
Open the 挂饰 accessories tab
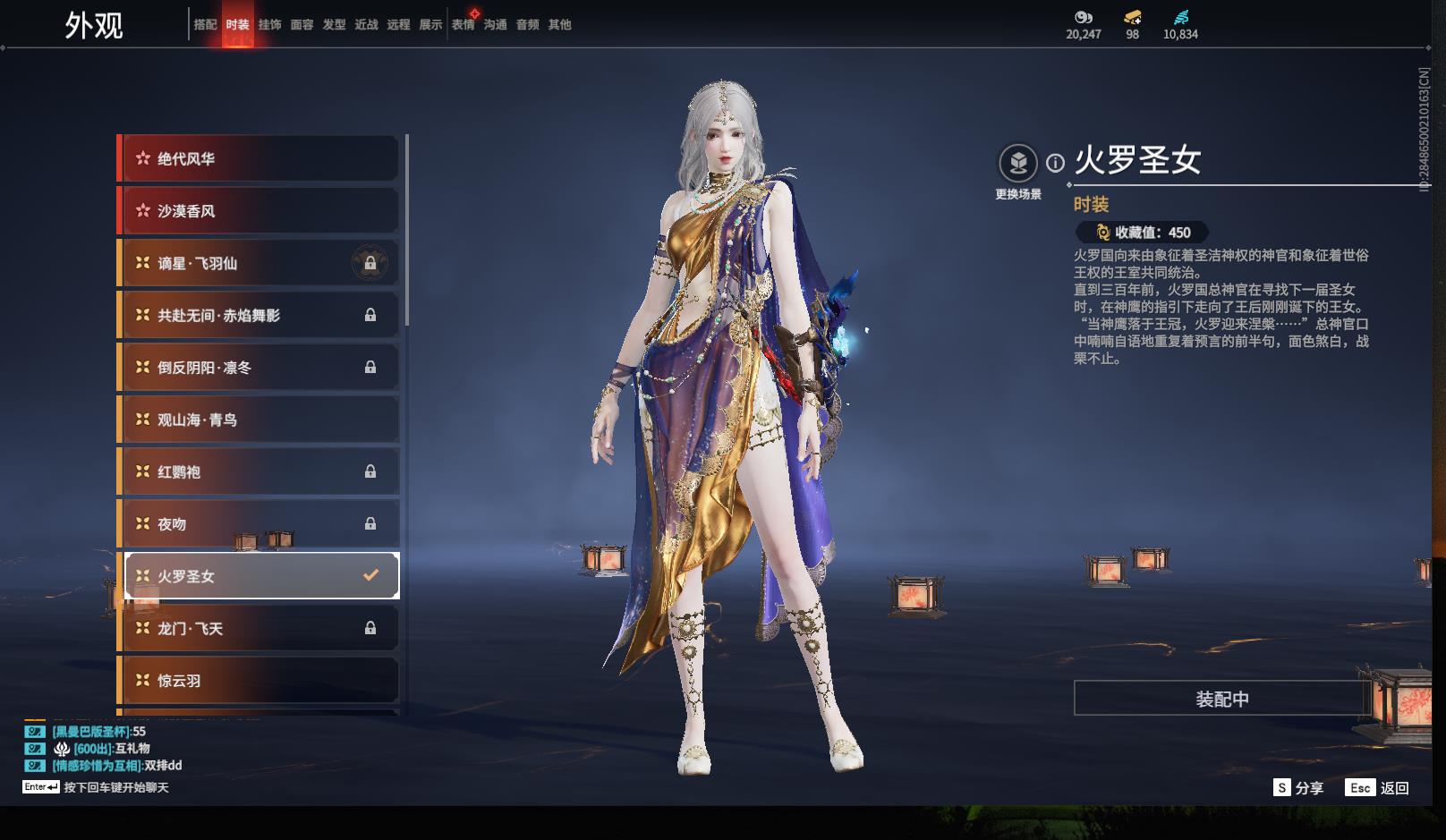tap(269, 25)
